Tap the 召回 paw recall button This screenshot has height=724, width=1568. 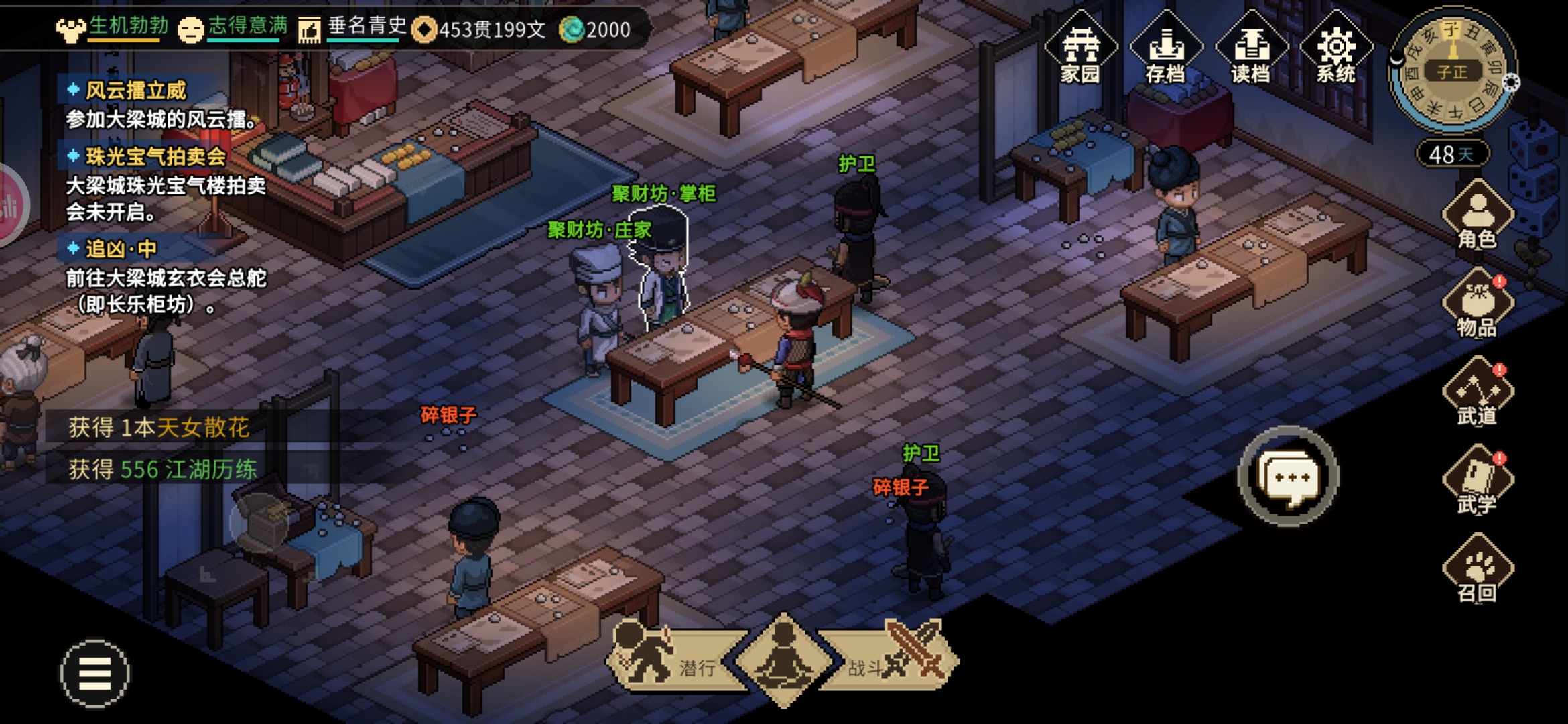pos(1478,569)
